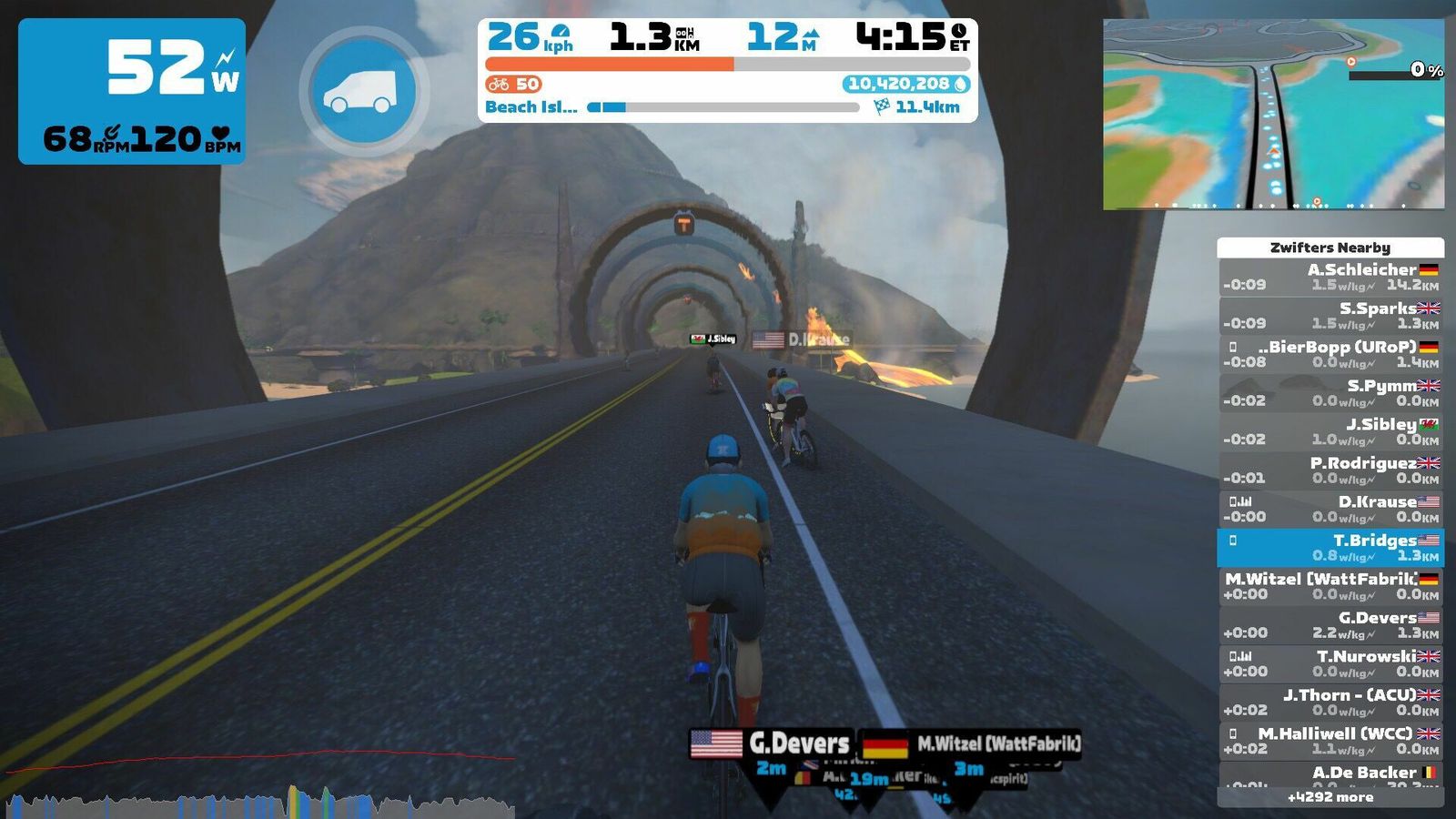The width and height of the screenshot is (1456, 819).
Task: Show the +4292 more riders
Action: (1330, 797)
